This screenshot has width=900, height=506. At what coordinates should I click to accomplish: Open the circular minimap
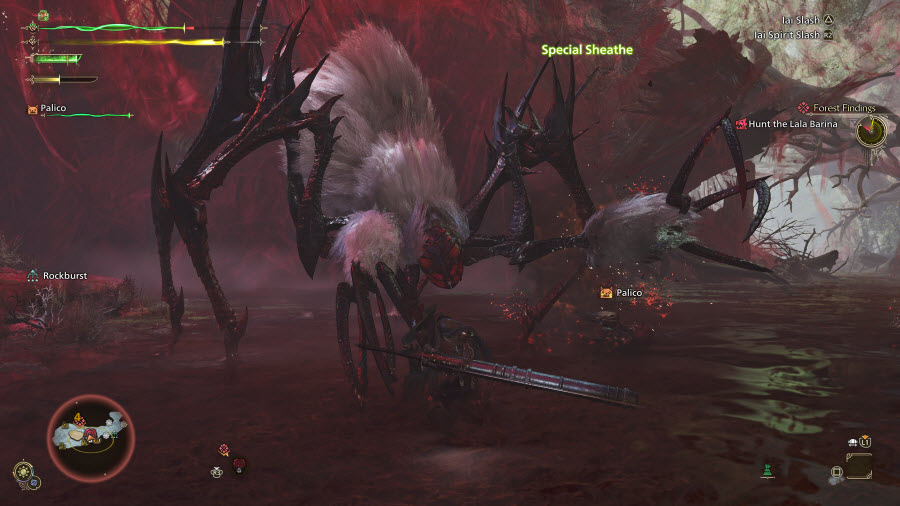90,436
